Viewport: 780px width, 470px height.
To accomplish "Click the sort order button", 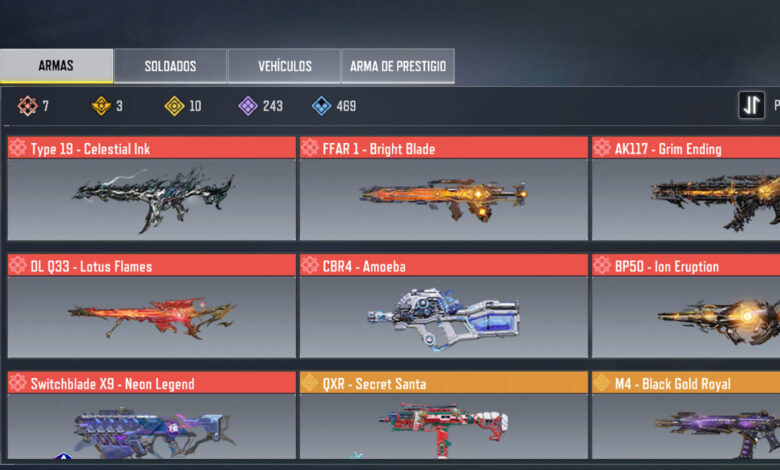I will pos(752,105).
